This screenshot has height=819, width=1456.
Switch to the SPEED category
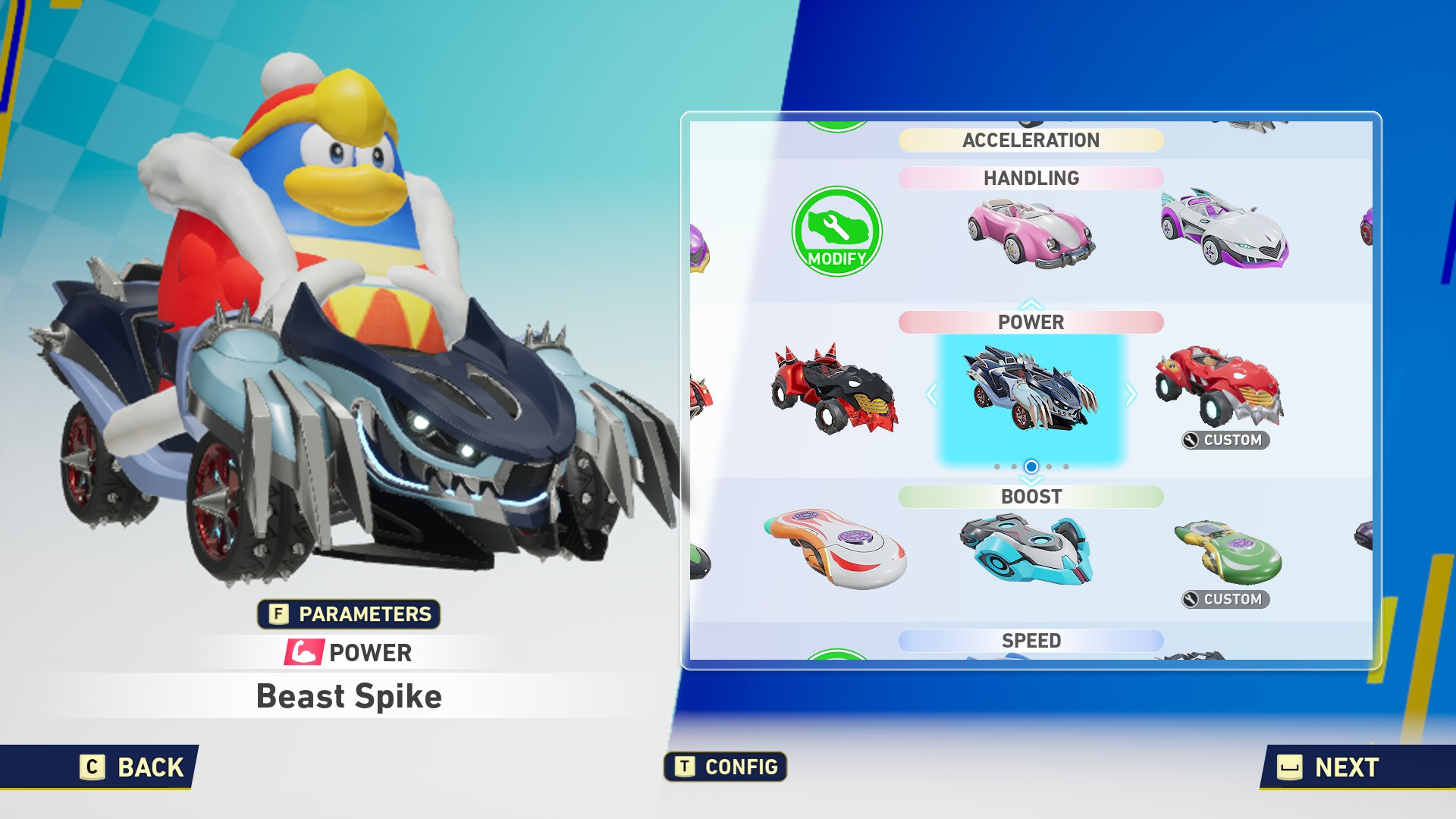[x=1030, y=641]
